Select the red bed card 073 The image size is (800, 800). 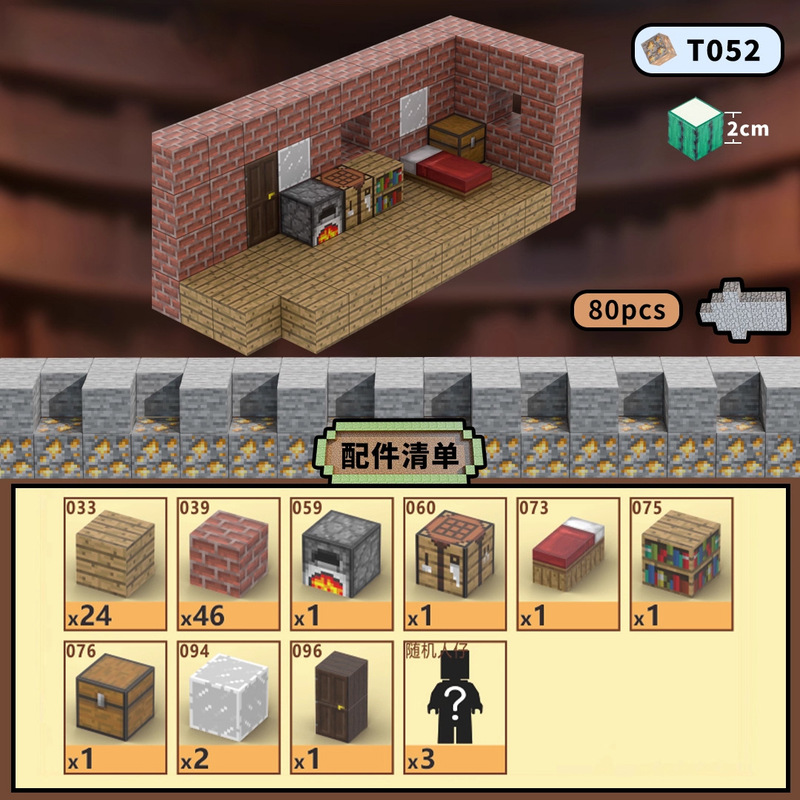(567, 564)
